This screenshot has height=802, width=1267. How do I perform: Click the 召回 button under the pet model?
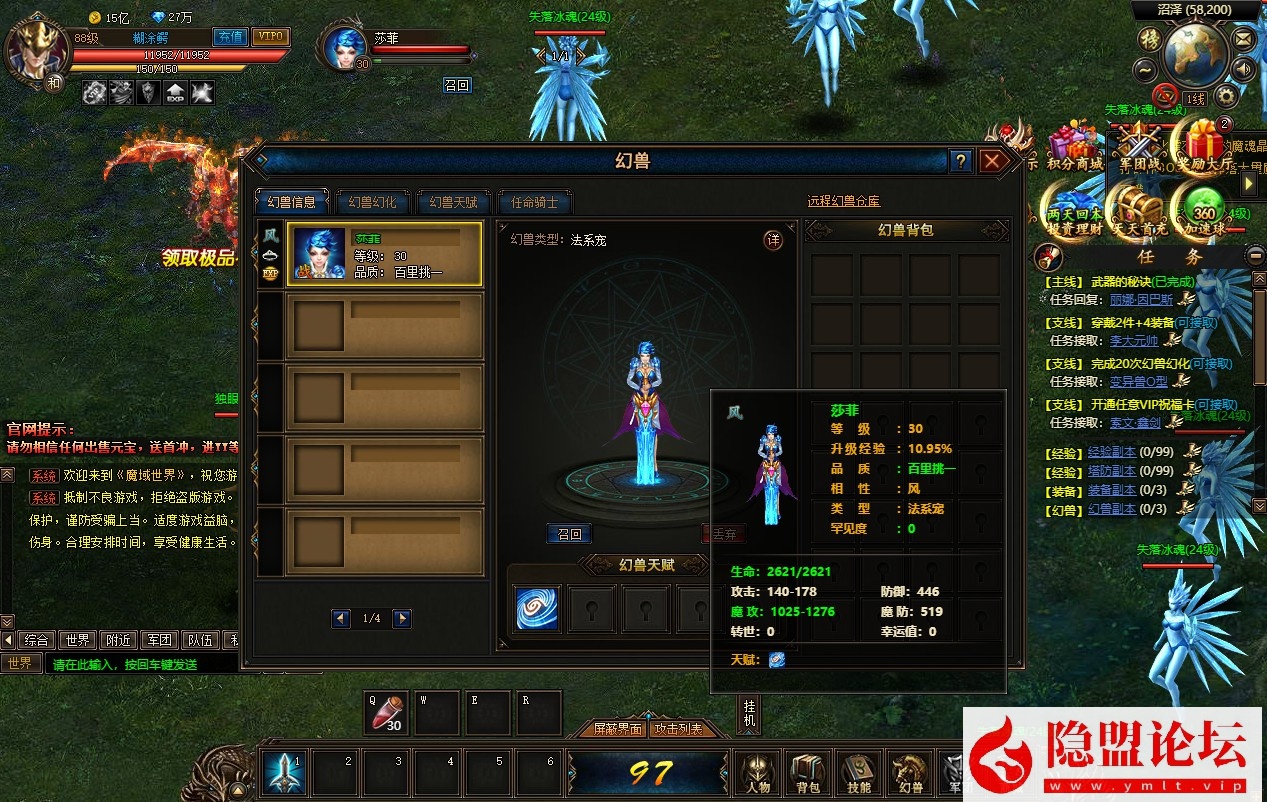(569, 534)
